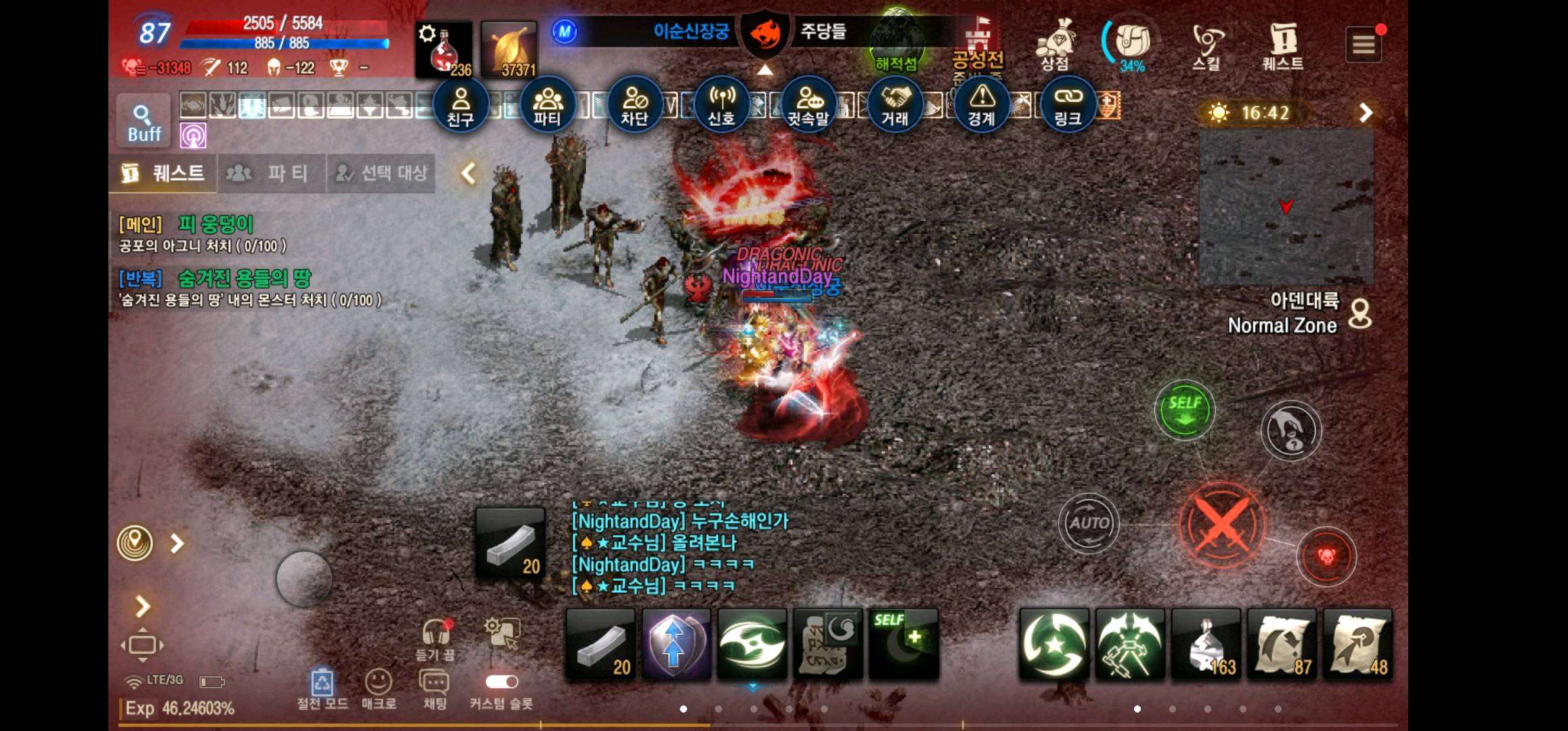Open the 파티 (Party) menu icon
1568x731 pixels.
[x=548, y=105]
